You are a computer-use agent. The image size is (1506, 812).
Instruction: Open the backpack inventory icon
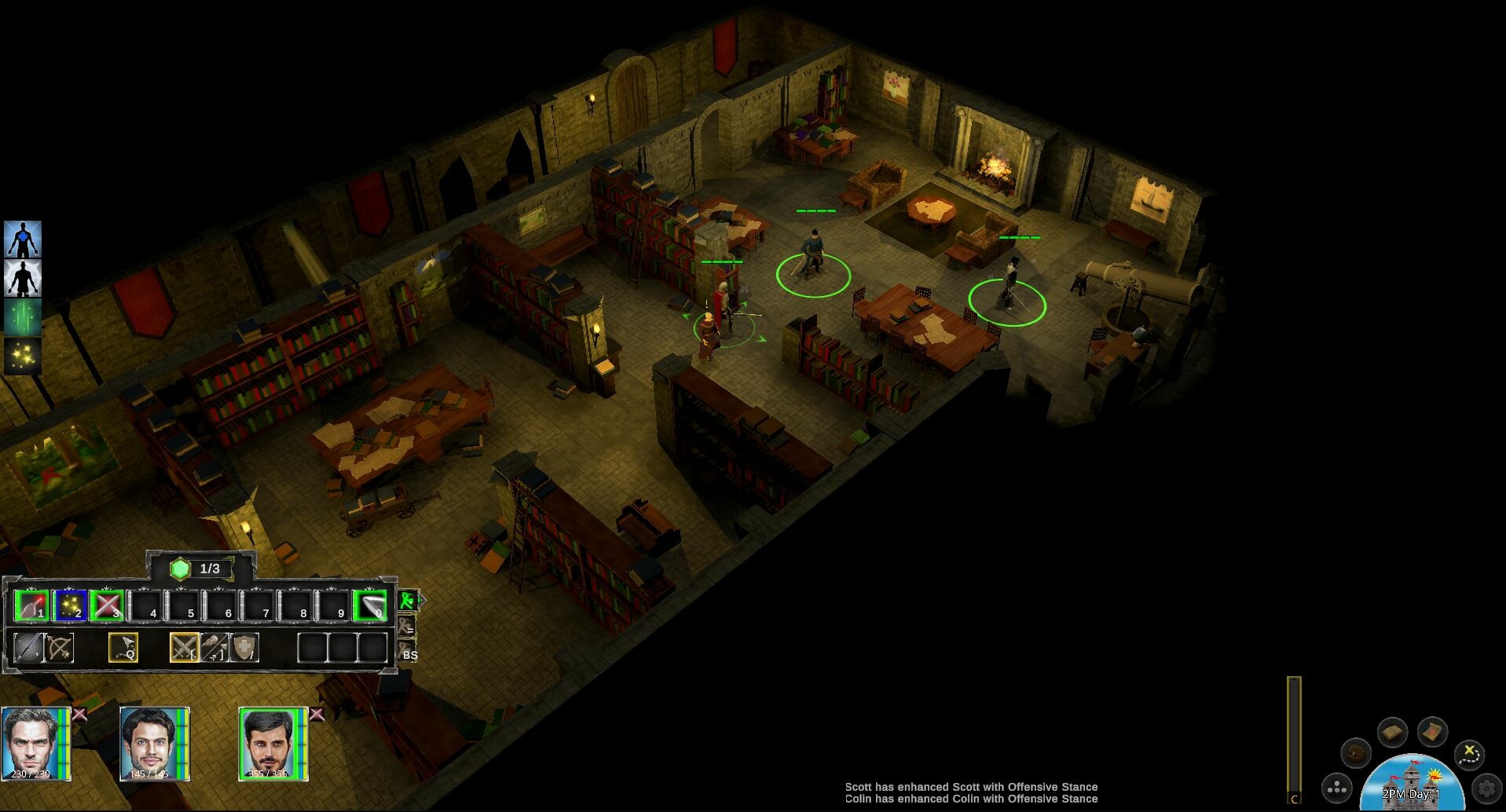[x=1356, y=754]
